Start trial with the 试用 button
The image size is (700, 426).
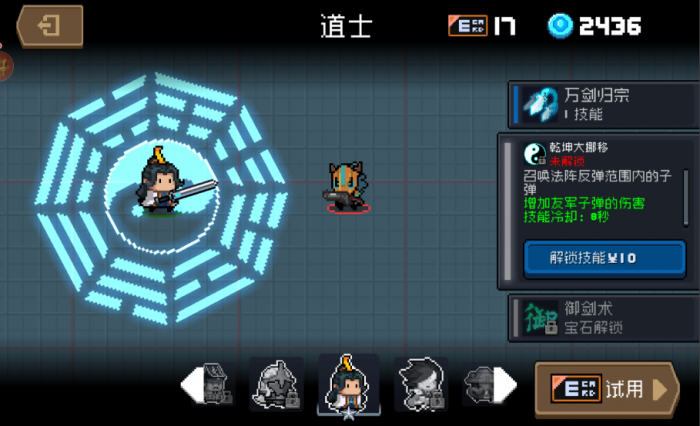[606, 389]
